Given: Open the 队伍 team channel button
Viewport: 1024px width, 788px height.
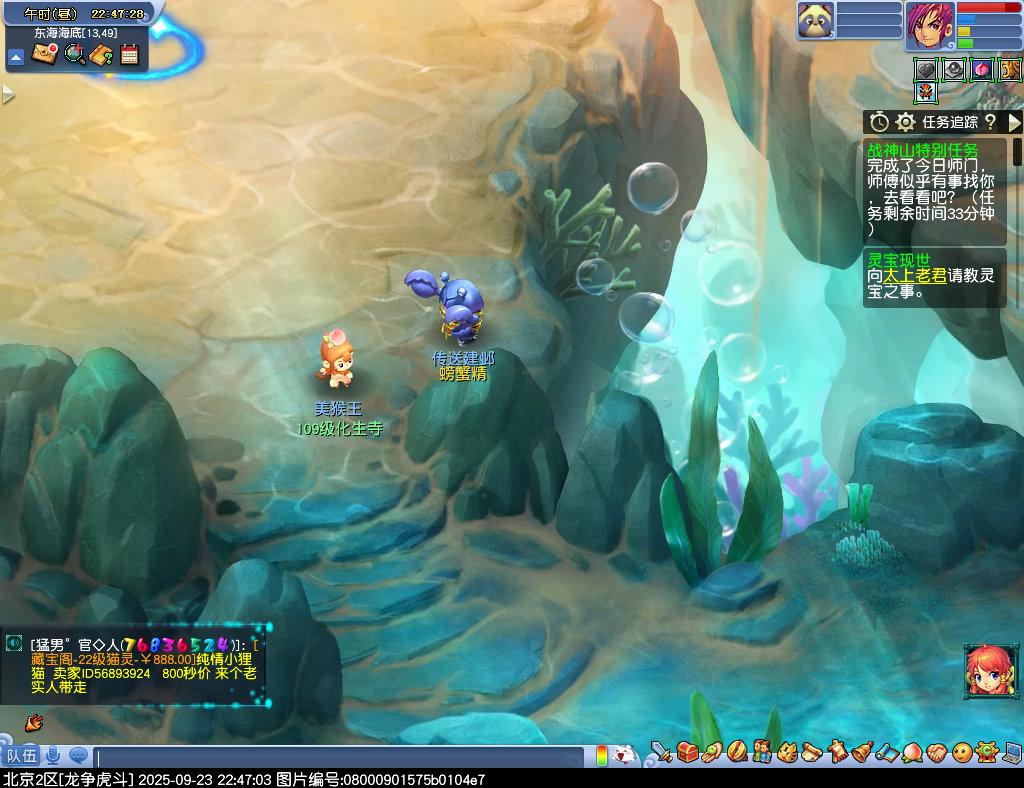Looking at the screenshot, I should (x=20, y=755).
